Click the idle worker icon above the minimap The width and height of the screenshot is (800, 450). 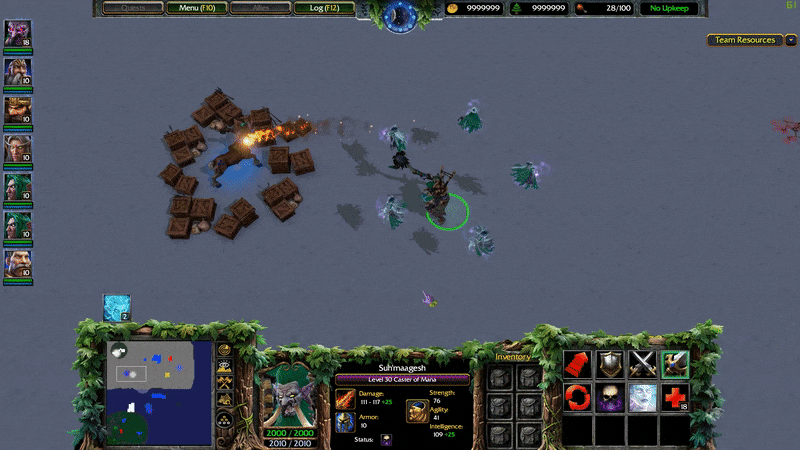click(118, 308)
